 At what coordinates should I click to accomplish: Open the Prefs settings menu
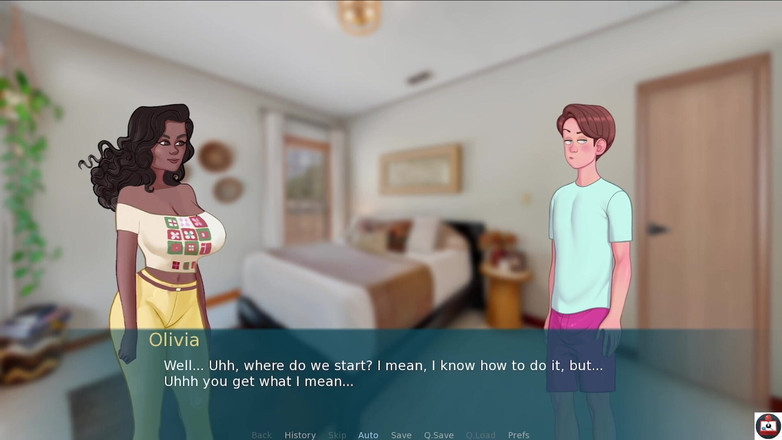coord(518,435)
